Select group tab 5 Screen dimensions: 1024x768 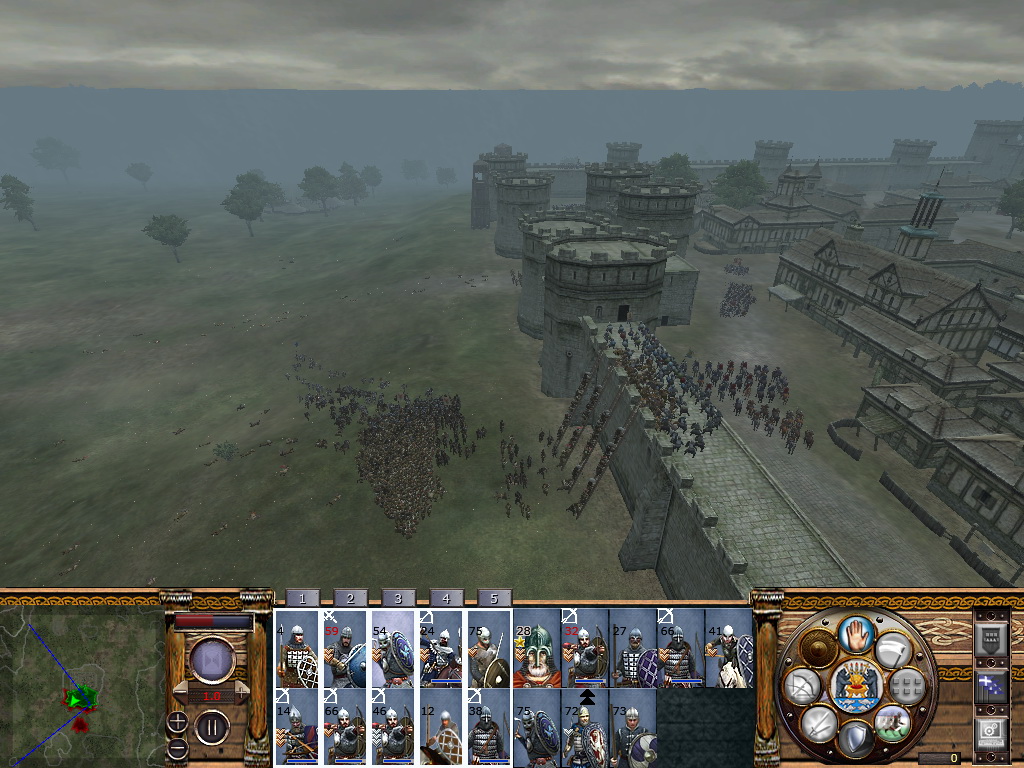(x=494, y=598)
